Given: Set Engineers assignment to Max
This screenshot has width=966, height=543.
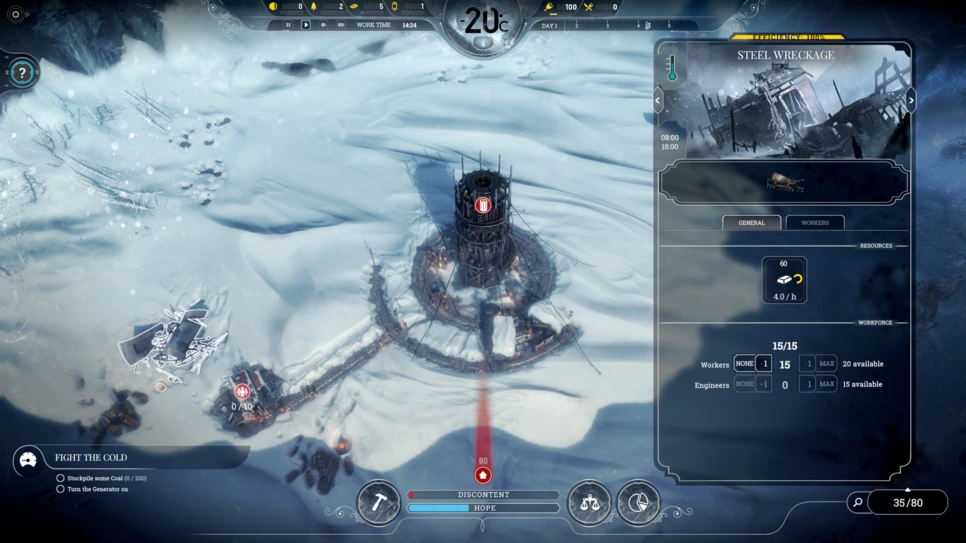Looking at the screenshot, I should pyautogui.click(x=827, y=384).
